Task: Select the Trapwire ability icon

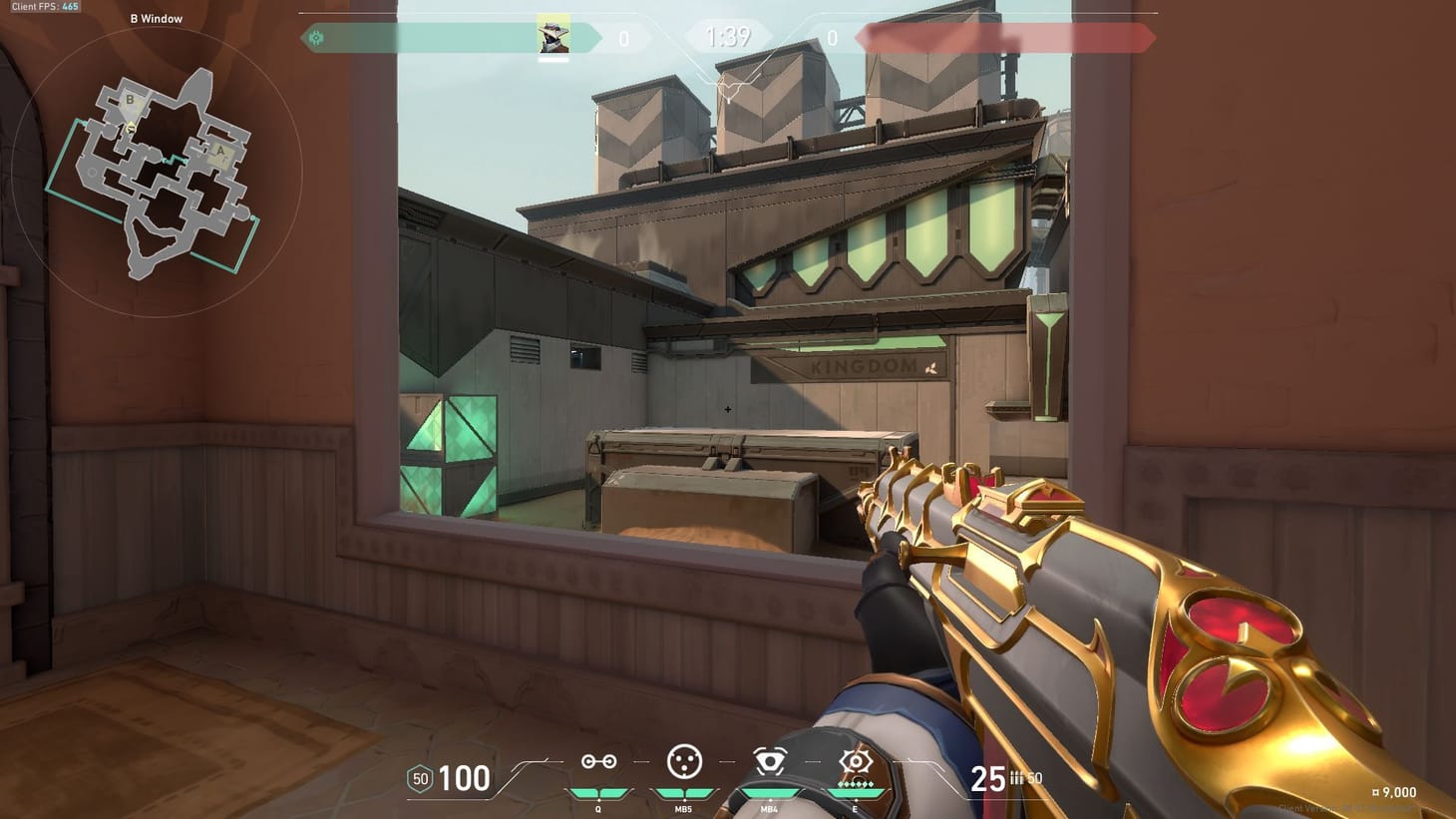Action: point(598,763)
